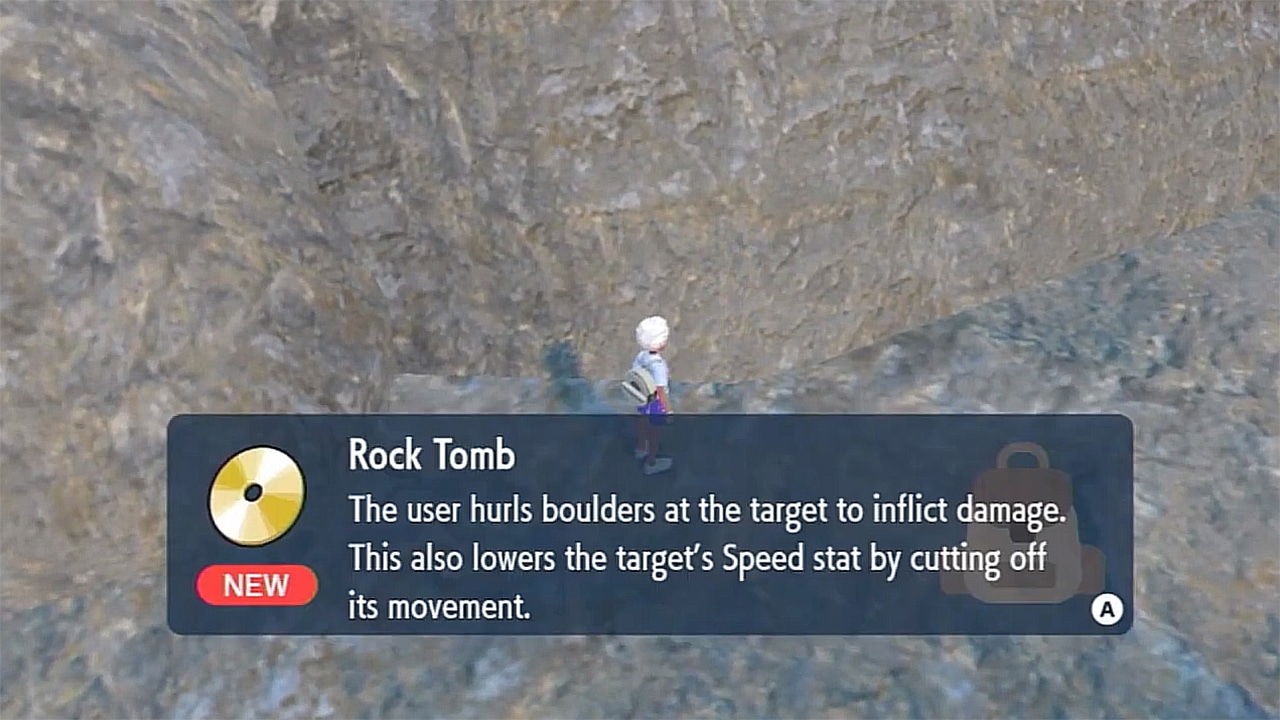The width and height of the screenshot is (1280, 720).
Task: Select the Rock Tomb title text
Action: pos(430,456)
